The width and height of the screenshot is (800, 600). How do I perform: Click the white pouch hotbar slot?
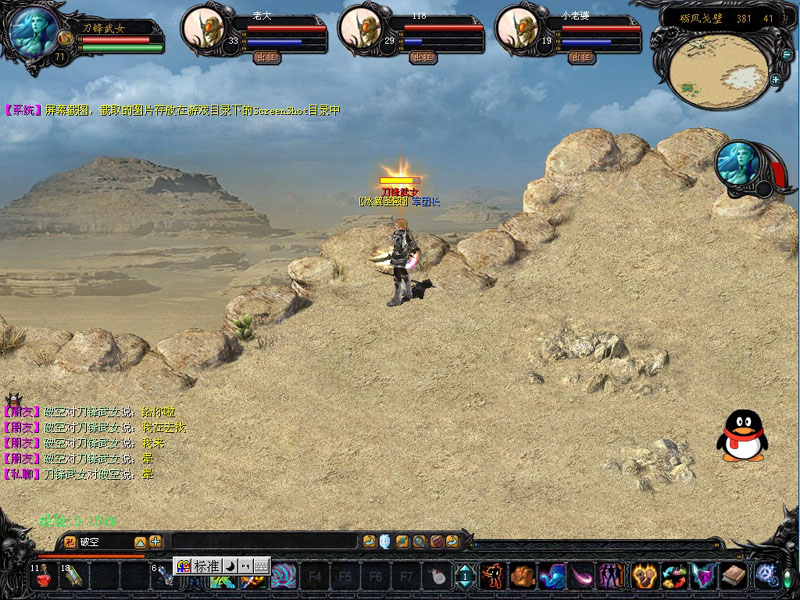(x=436, y=576)
